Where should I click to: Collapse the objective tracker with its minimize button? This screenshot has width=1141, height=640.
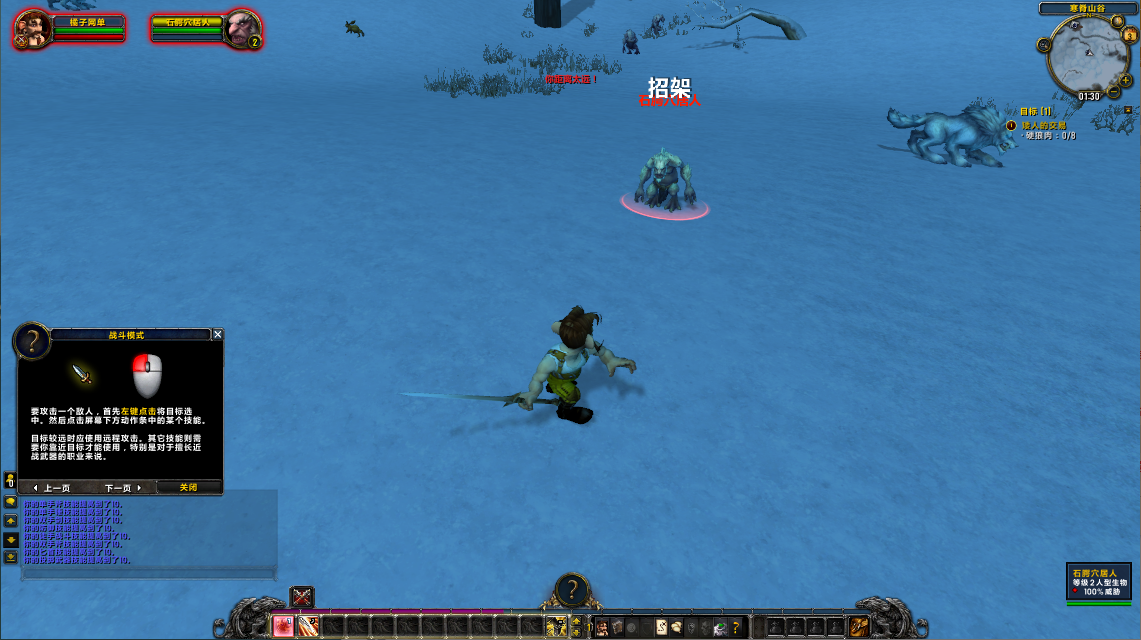point(1128,109)
